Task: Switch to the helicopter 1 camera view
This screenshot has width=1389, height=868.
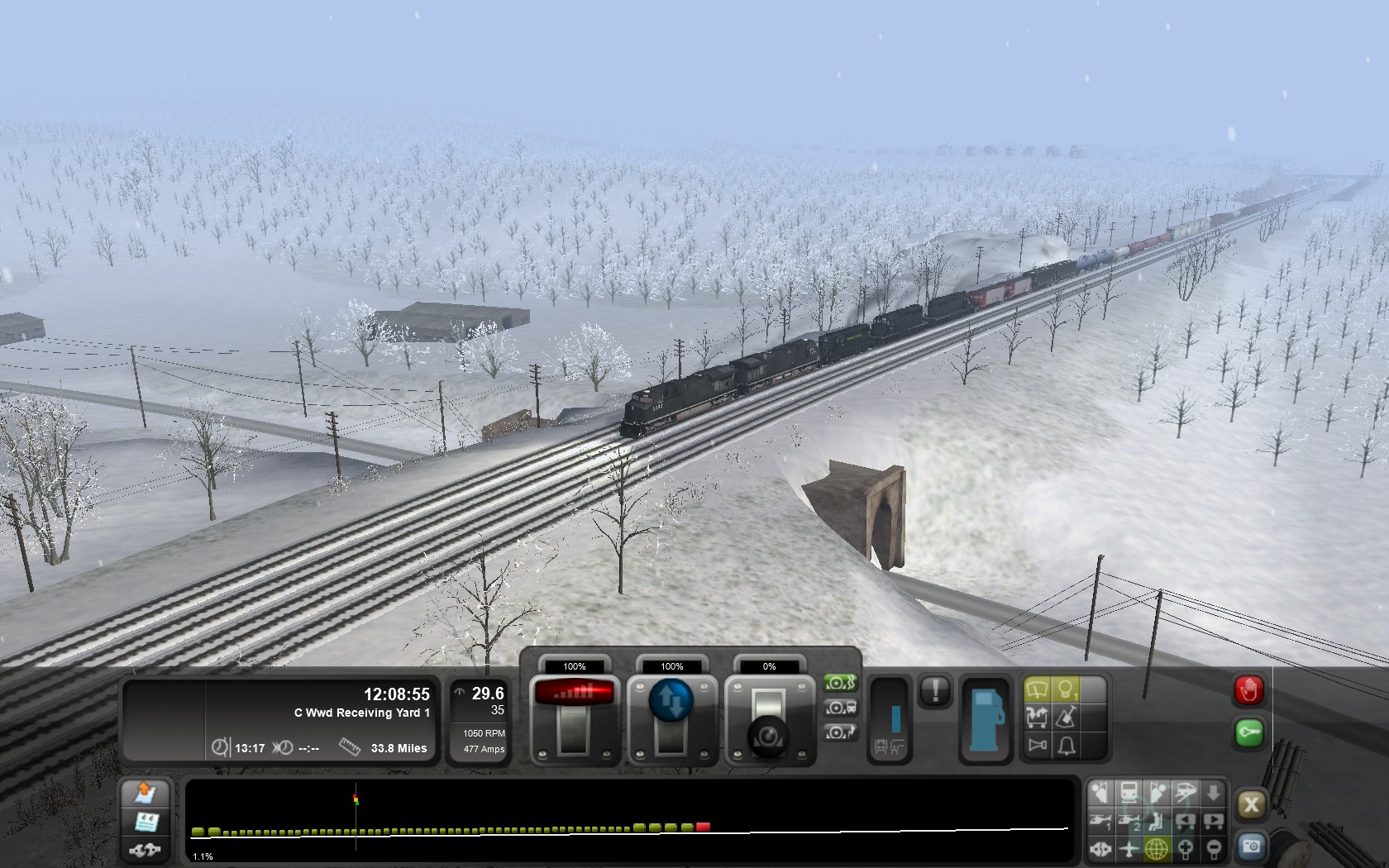Action: click(x=1100, y=822)
